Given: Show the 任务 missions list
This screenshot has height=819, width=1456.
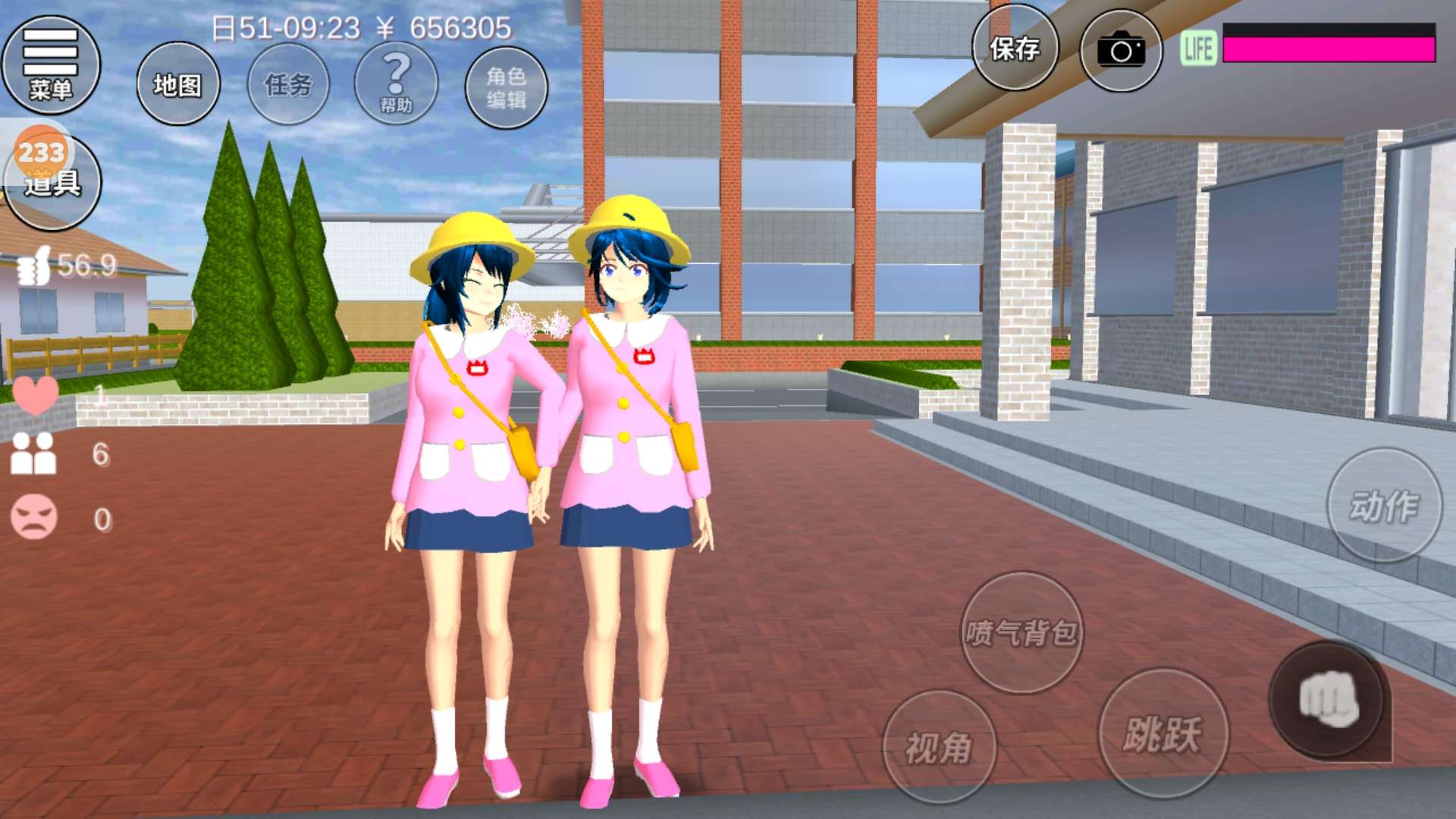Looking at the screenshot, I should [288, 84].
